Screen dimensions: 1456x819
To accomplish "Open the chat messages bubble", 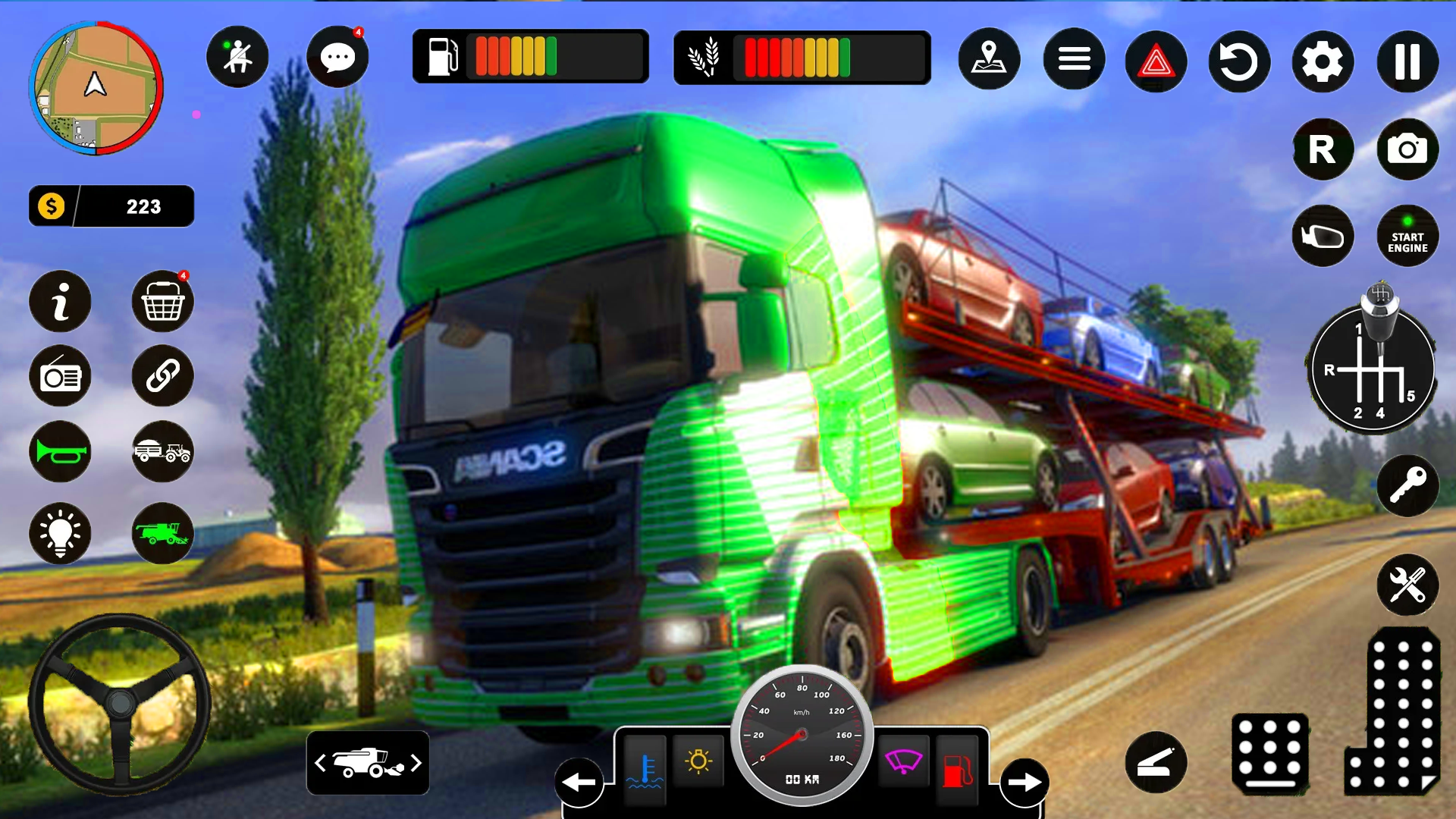I will tap(337, 58).
